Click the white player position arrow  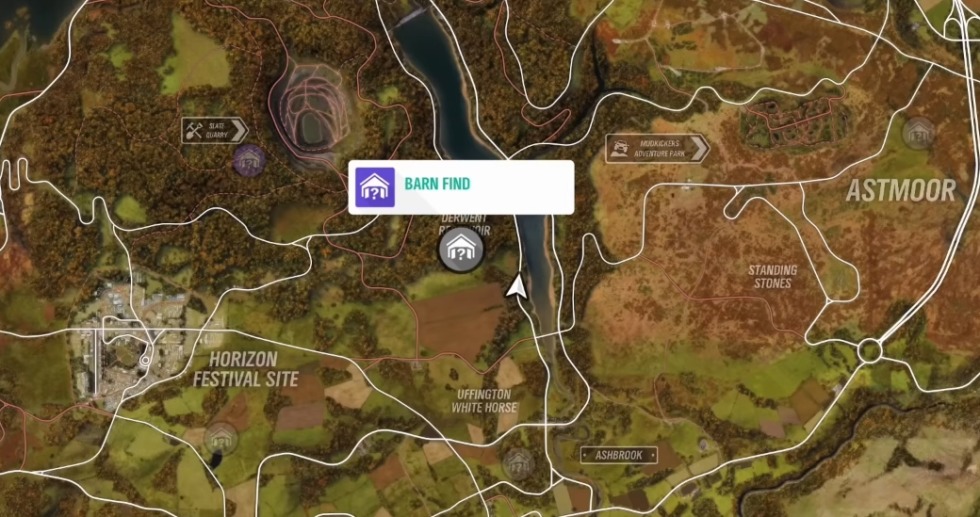coord(517,287)
